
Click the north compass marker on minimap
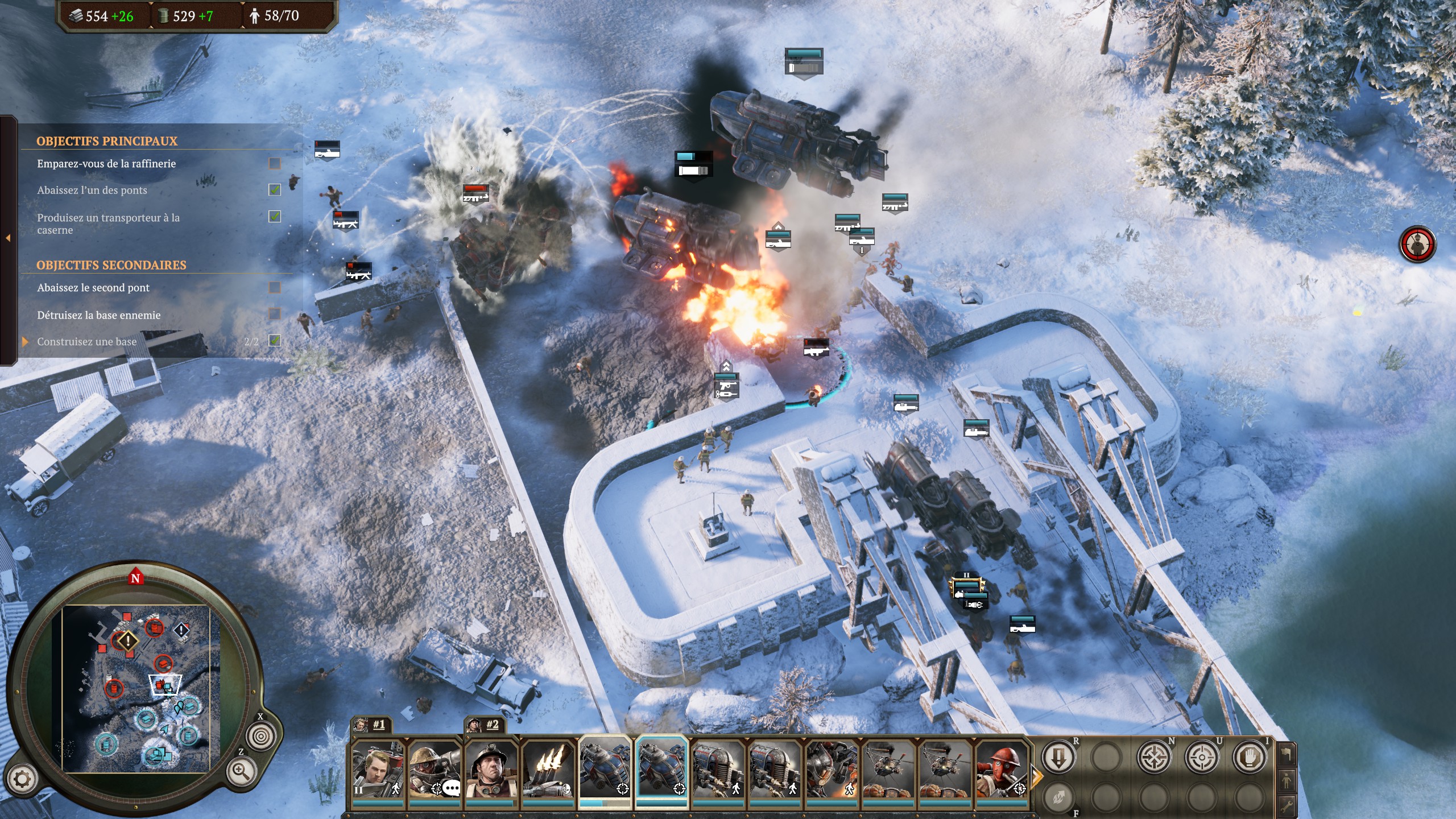click(135, 578)
